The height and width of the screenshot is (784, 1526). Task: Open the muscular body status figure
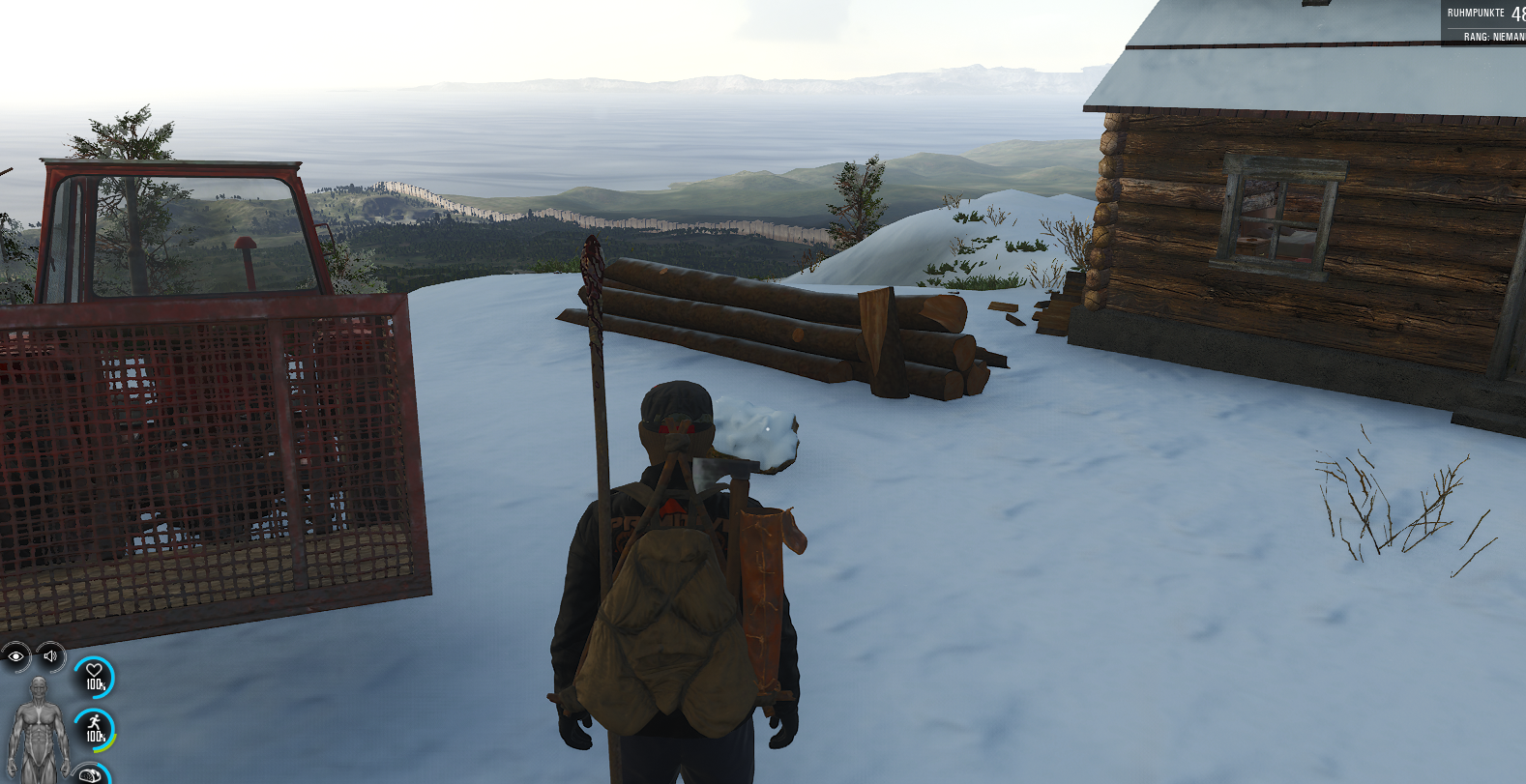(38, 730)
